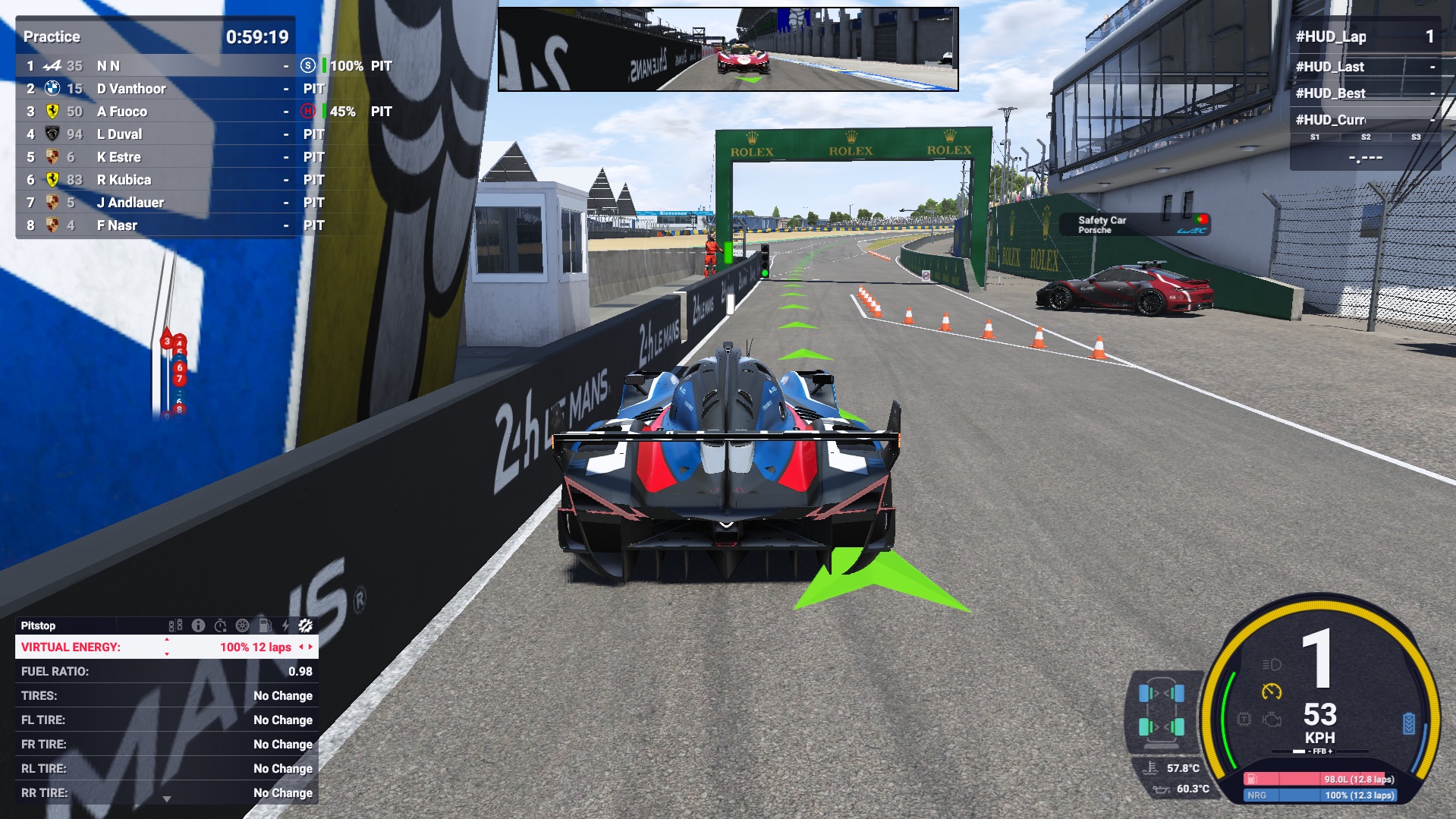Open the car positions tab in the Pitstop panel
Screen dimensions: 1456x819
click(175, 625)
